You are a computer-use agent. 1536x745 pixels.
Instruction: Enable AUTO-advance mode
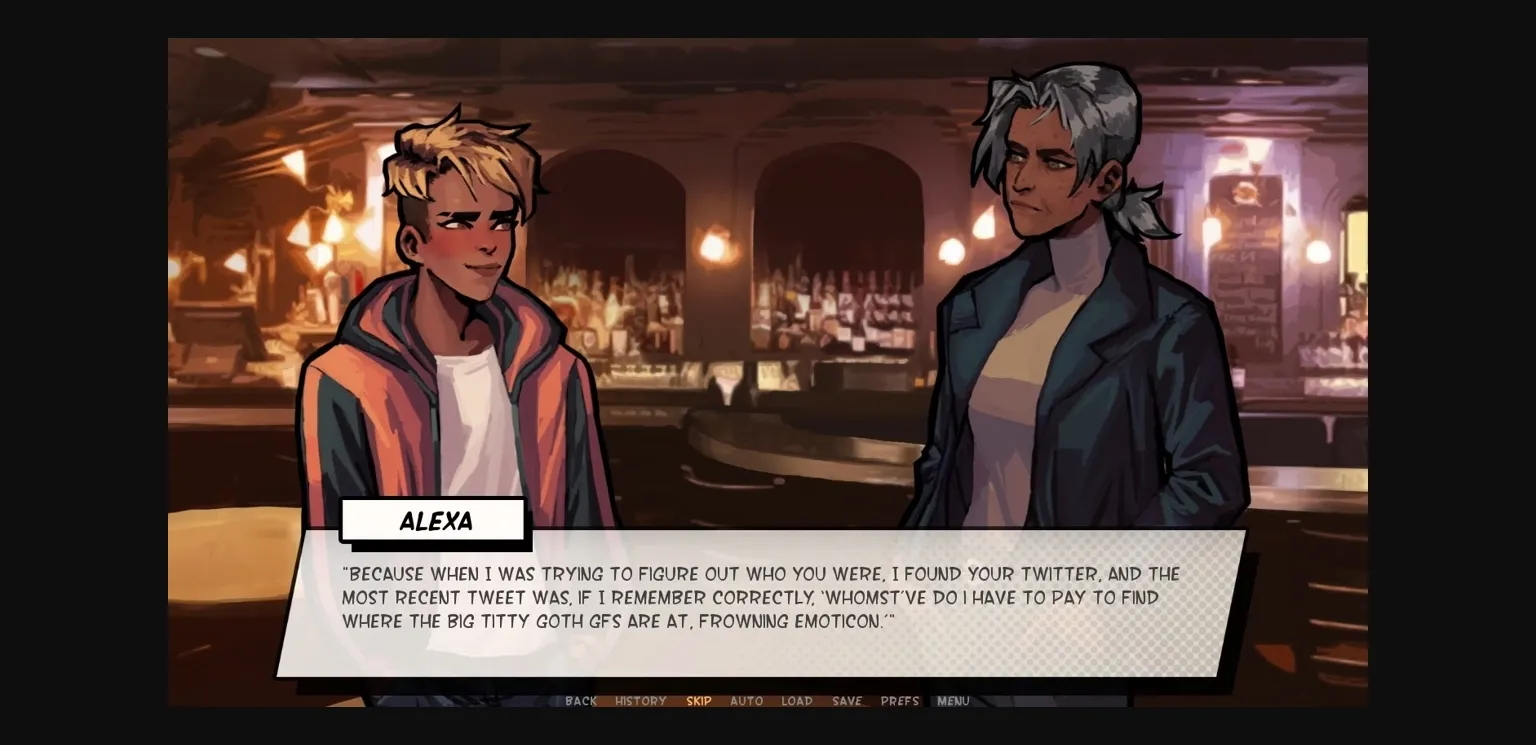(747, 701)
